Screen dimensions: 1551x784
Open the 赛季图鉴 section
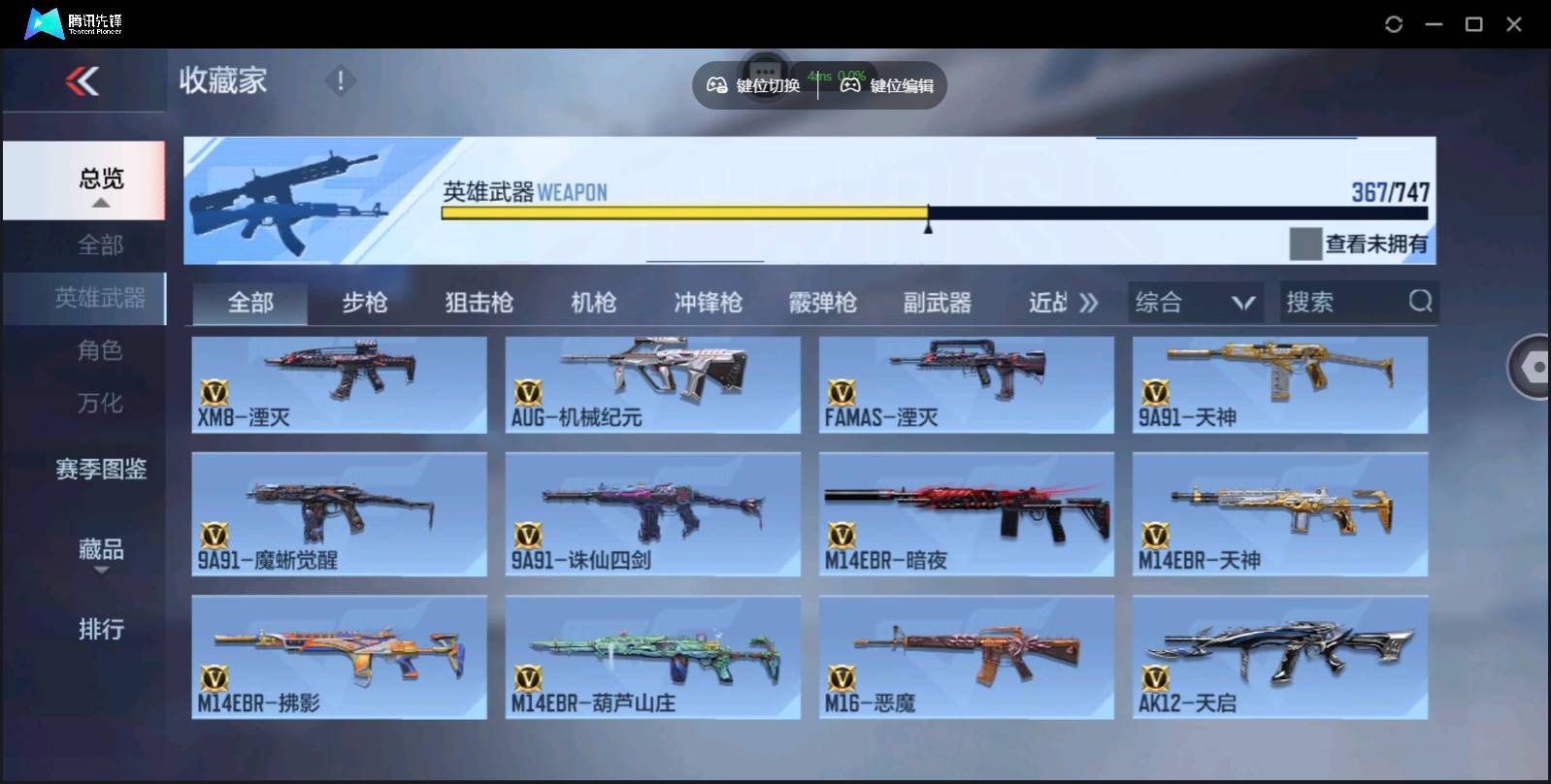coord(100,469)
